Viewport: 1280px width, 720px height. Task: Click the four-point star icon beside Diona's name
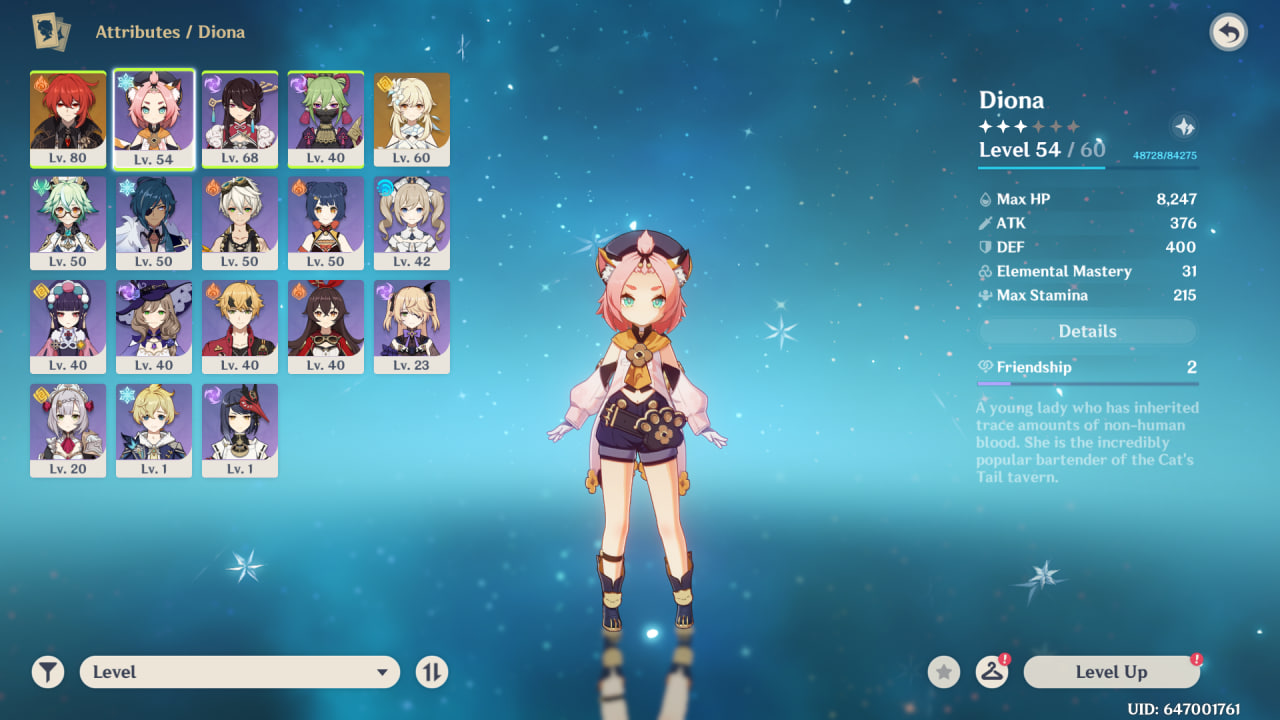tap(1184, 127)
